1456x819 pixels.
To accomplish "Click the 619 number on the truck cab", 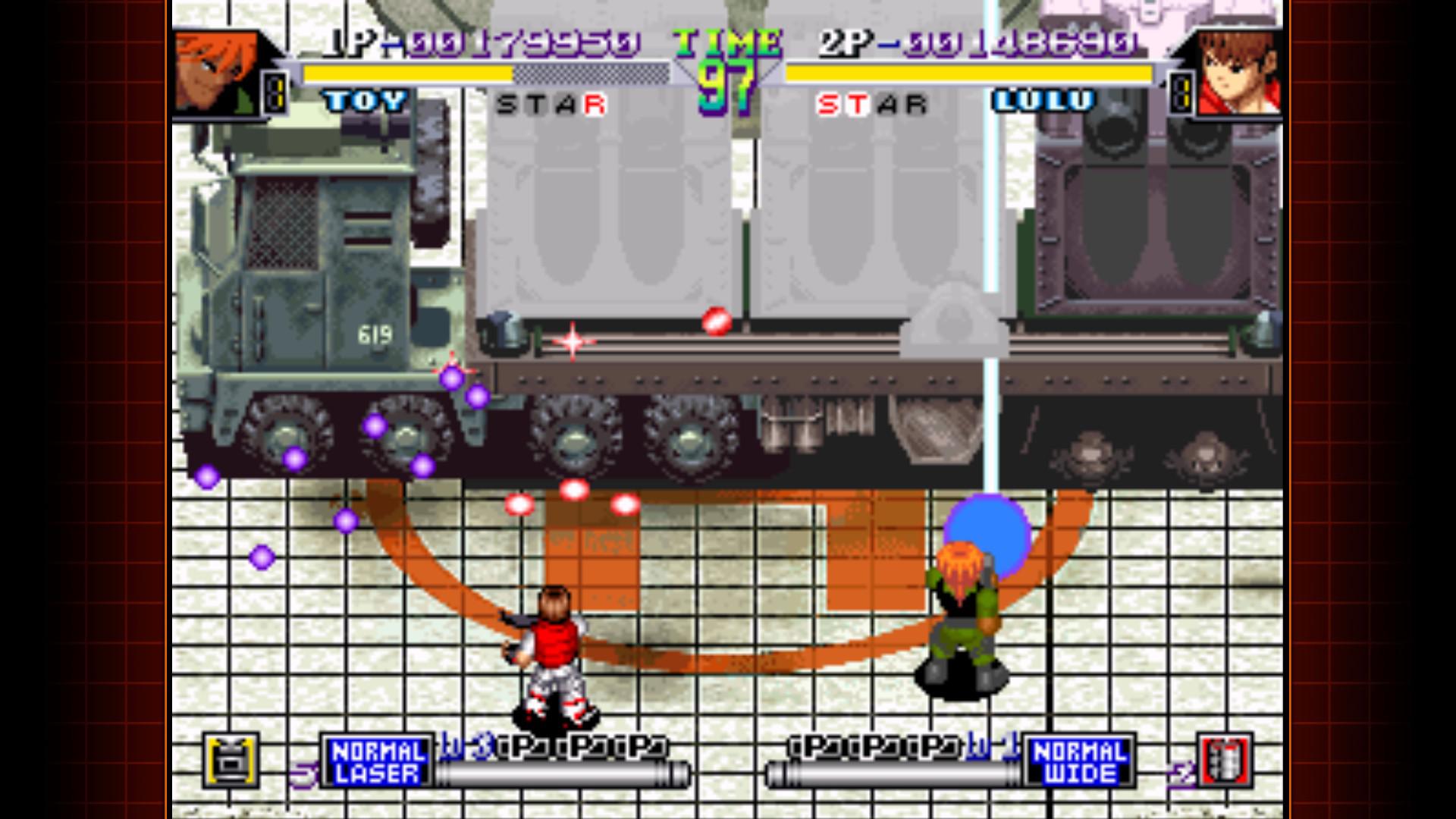I will coord(377,331).
